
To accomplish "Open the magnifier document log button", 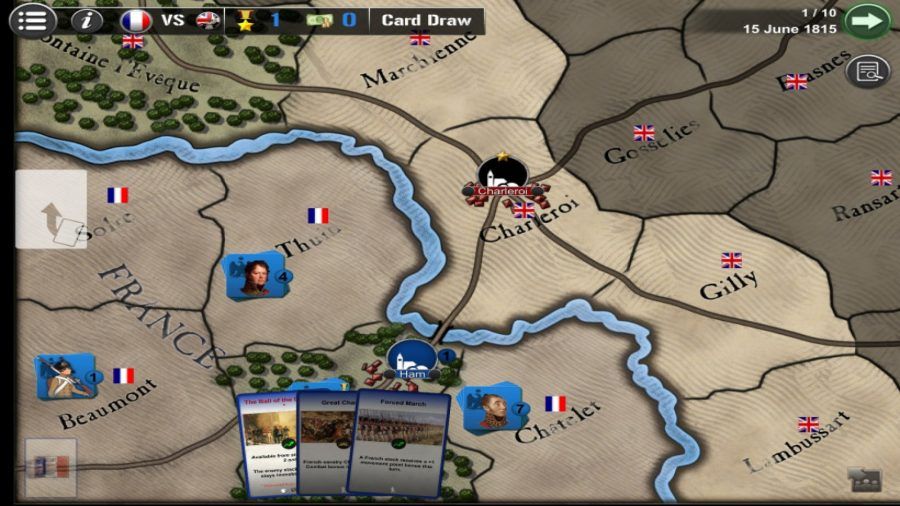I will tap(867, 71).
